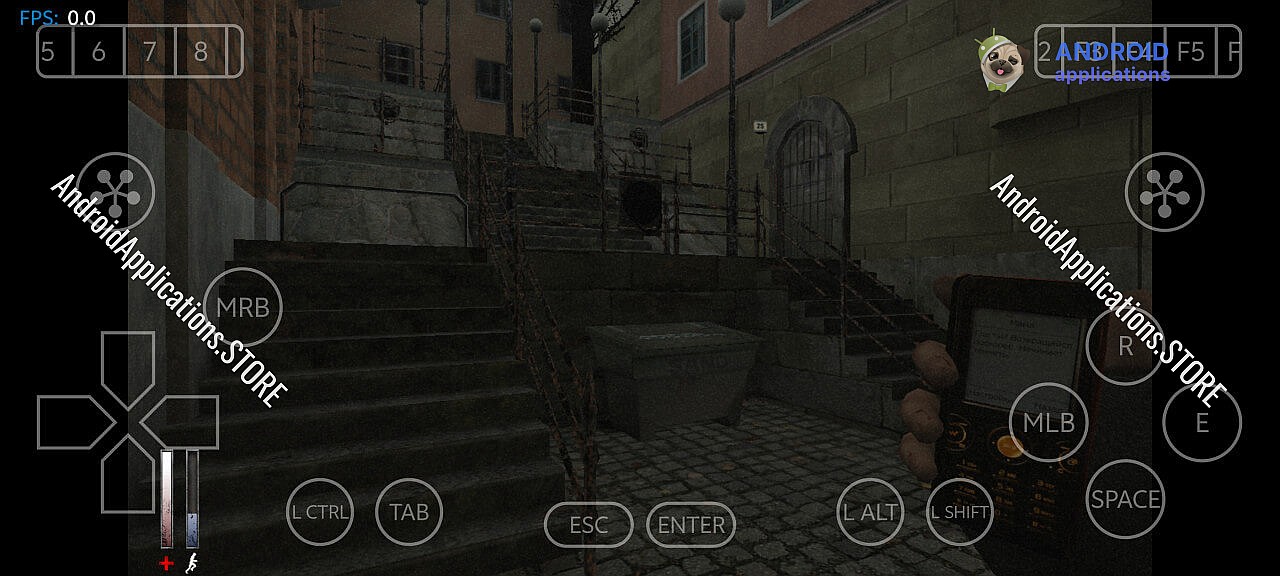1280x576 pixels.
Task: Tap the round R button
Action: (1125, 346)
